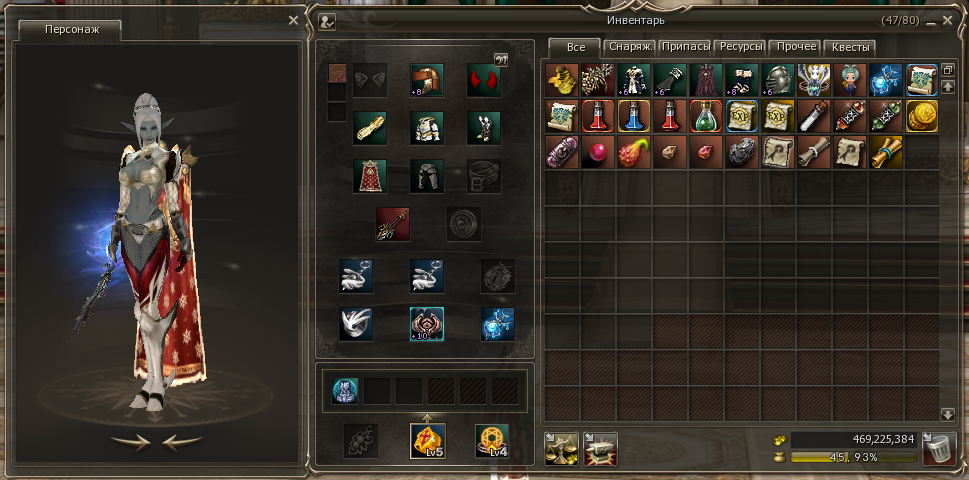Select the equipped +8 helmet slot

pos(427,80)
